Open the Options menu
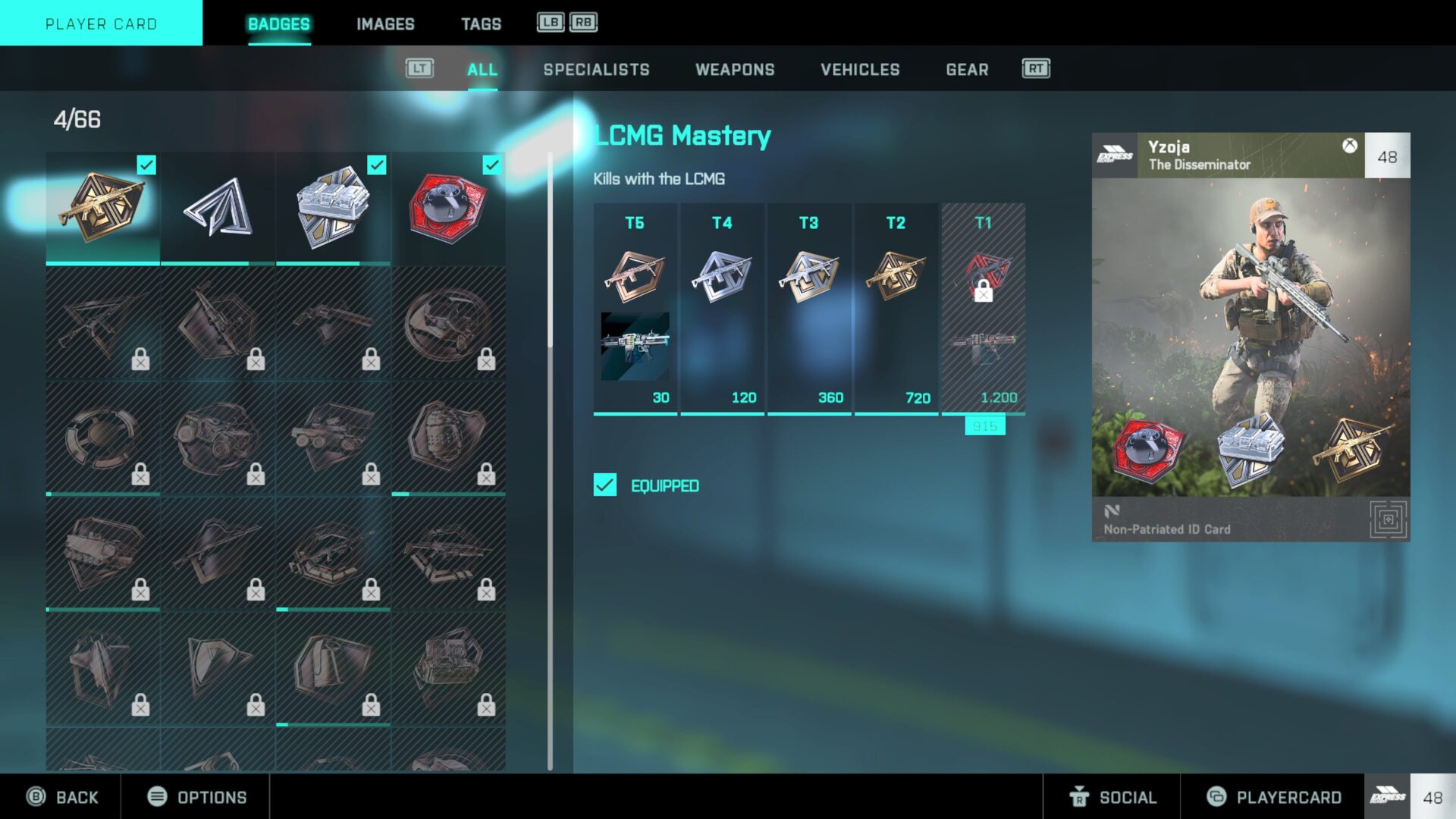This screenshot has height=819, width=1456. point(197,797)
